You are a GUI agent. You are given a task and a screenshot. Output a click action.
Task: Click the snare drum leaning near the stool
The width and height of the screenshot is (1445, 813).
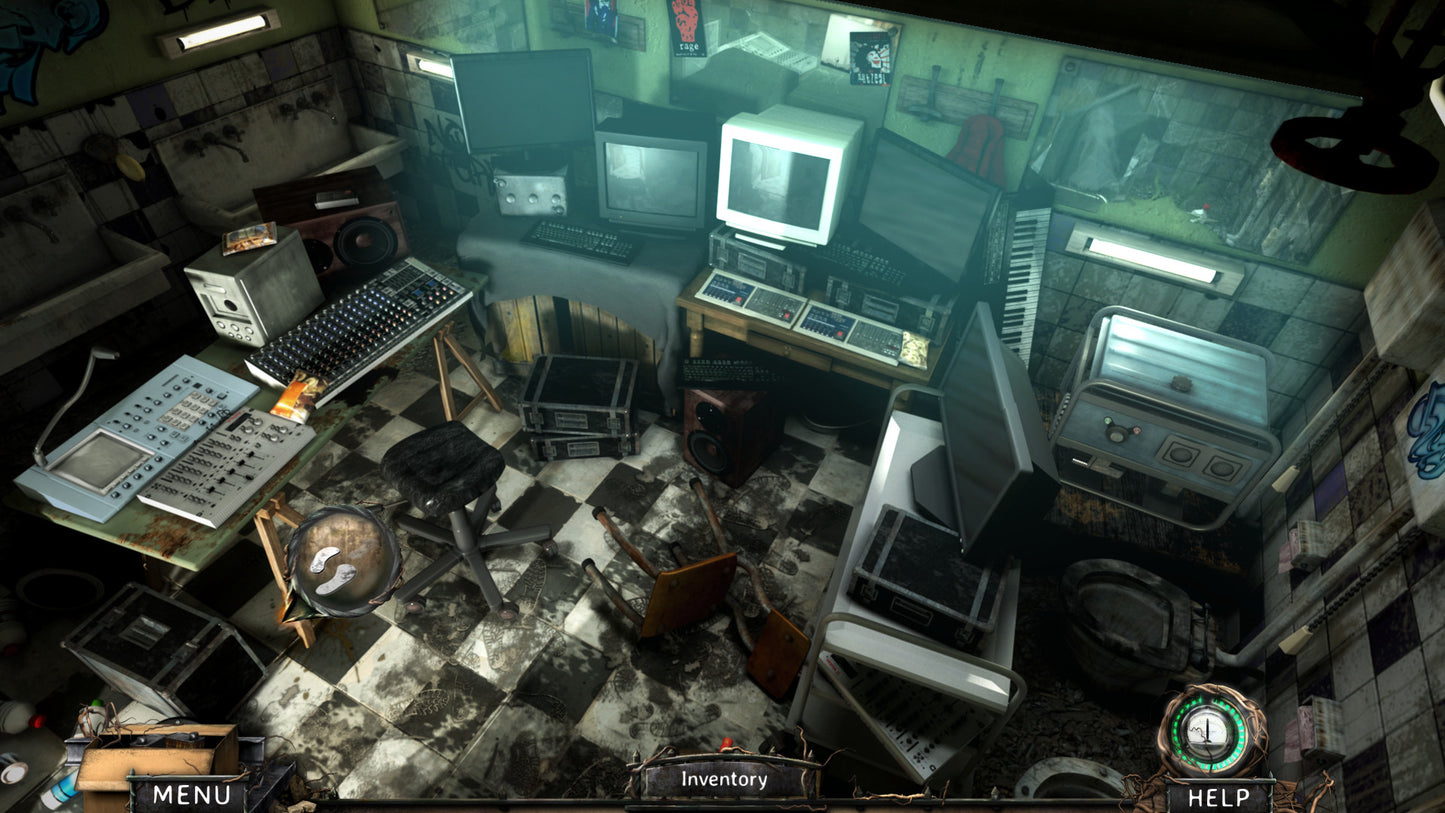[x=340, y=560]
